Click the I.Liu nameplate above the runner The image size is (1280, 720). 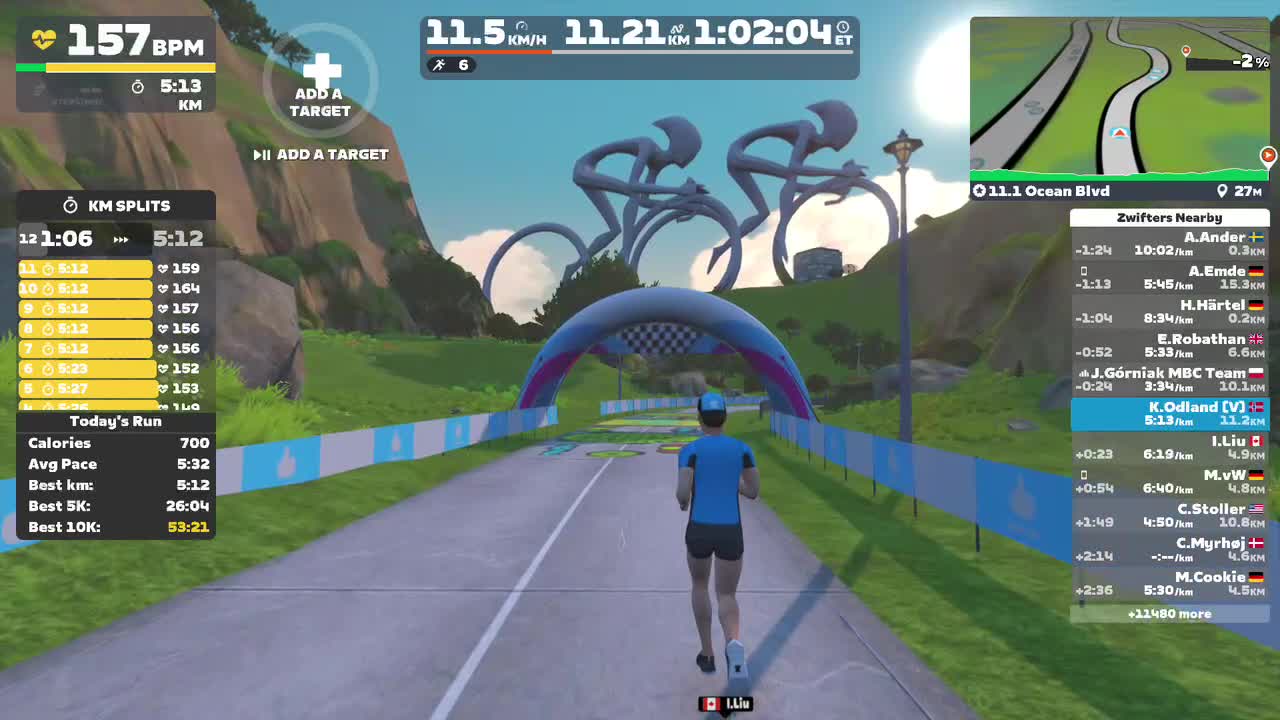tap(725, 704)
